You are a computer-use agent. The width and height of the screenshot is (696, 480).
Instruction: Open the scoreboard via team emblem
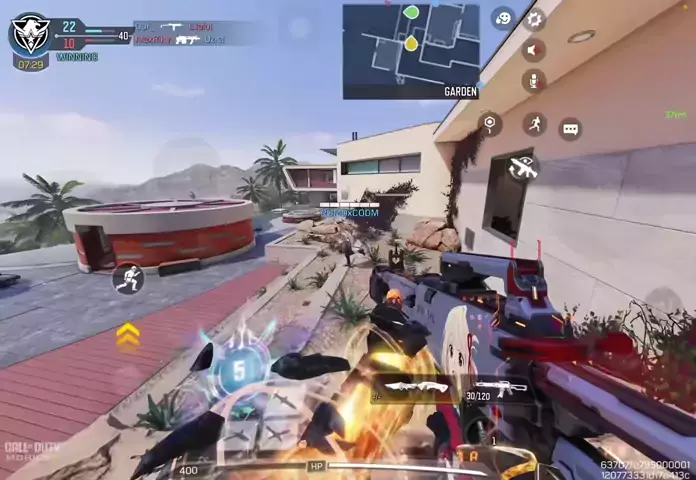pyautogui.click(x=30, y=33)
